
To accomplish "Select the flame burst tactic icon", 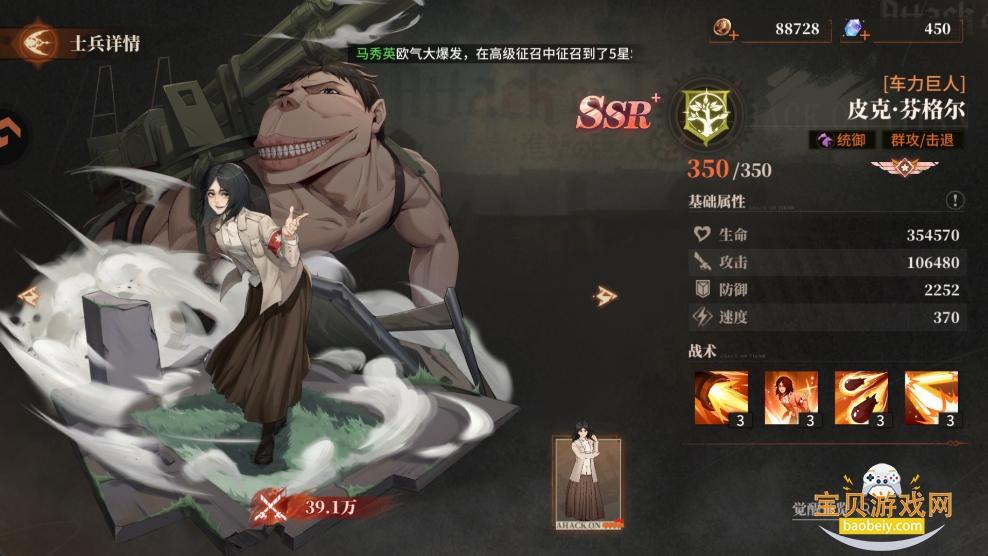I will tap(931, 399).
